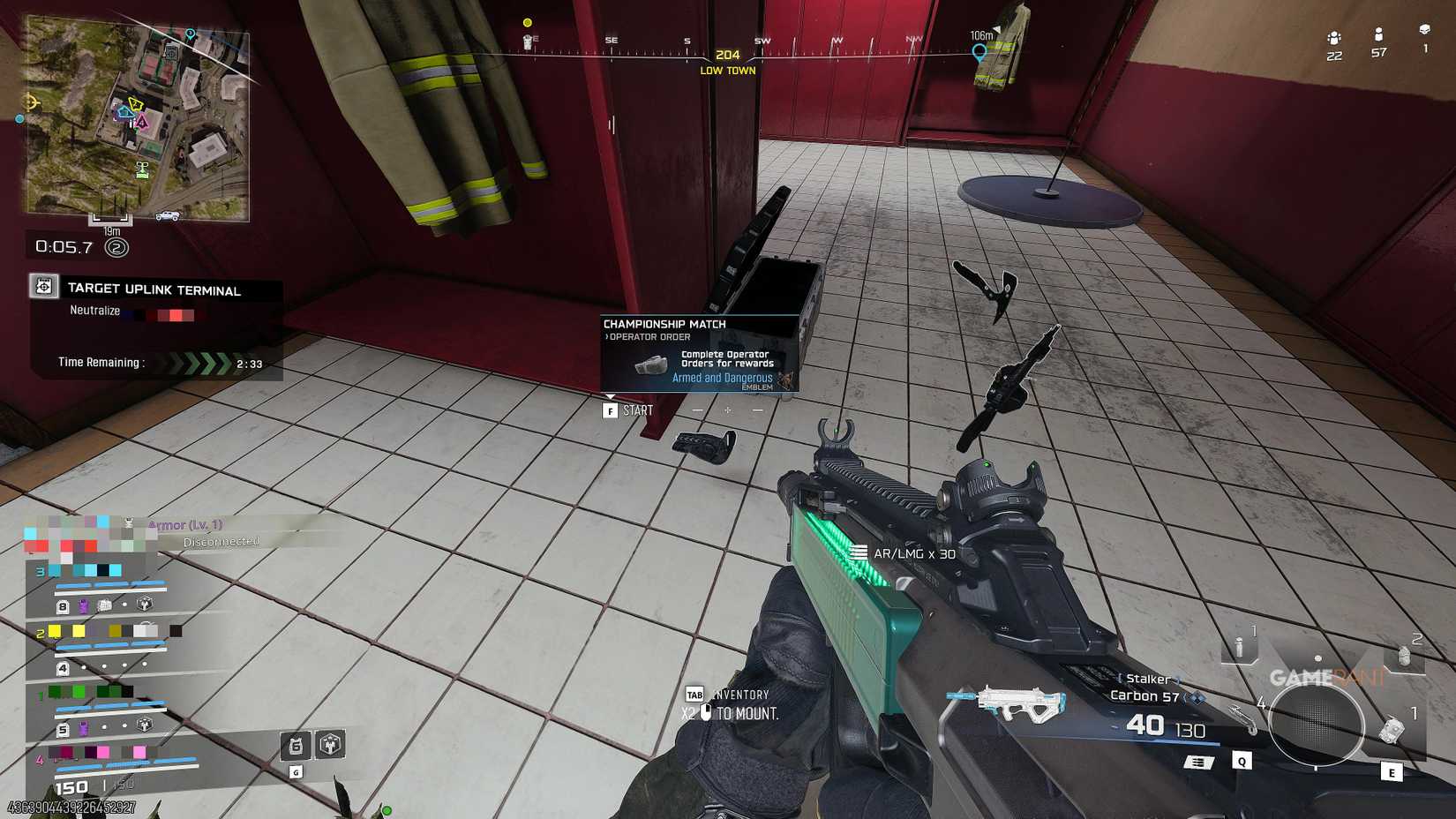
Task: Select the killstreak crate icon beside the vest
Action: coord(329,746)
